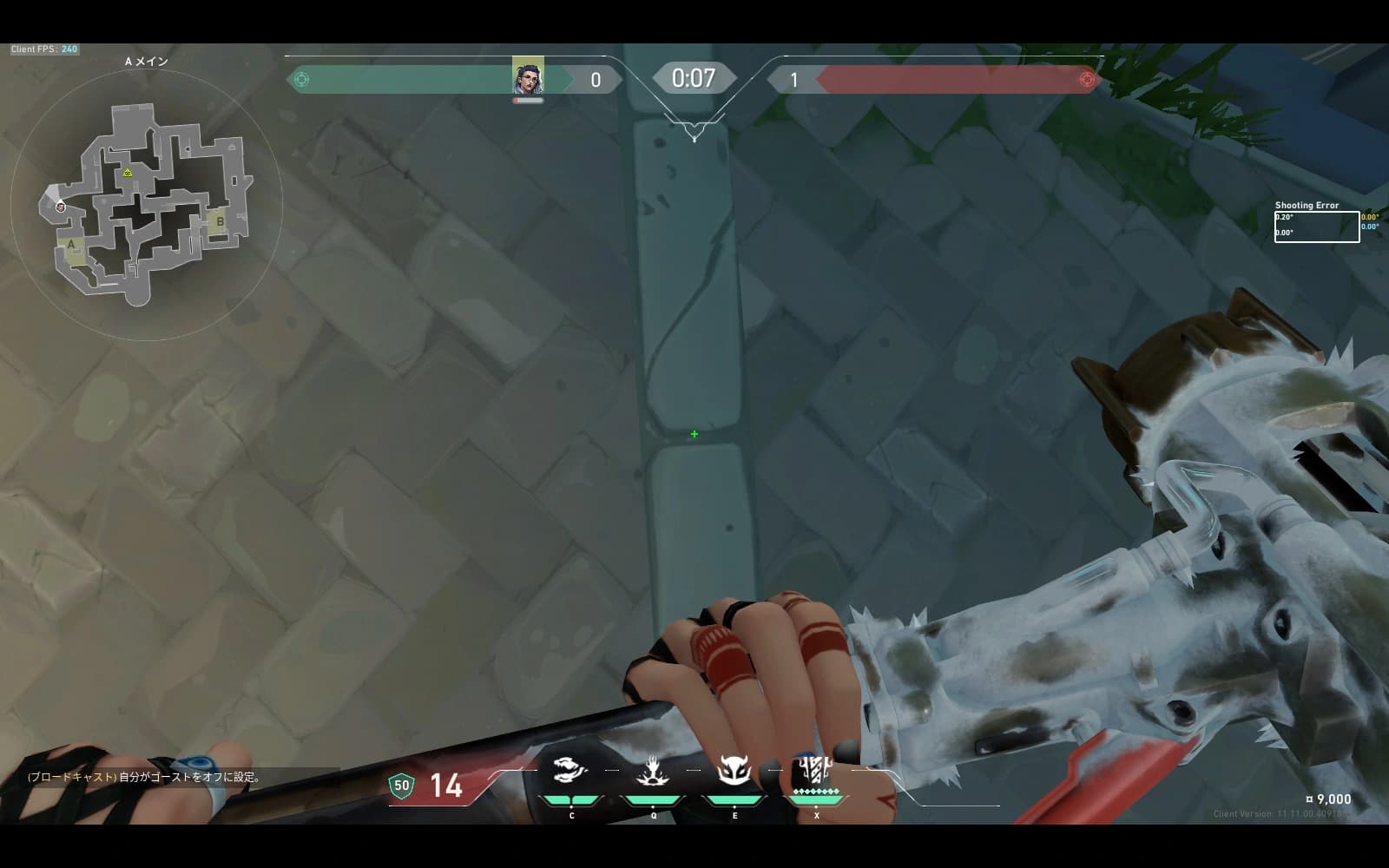Select the red team emblem in the score bar

click(x=1086, y=80)
